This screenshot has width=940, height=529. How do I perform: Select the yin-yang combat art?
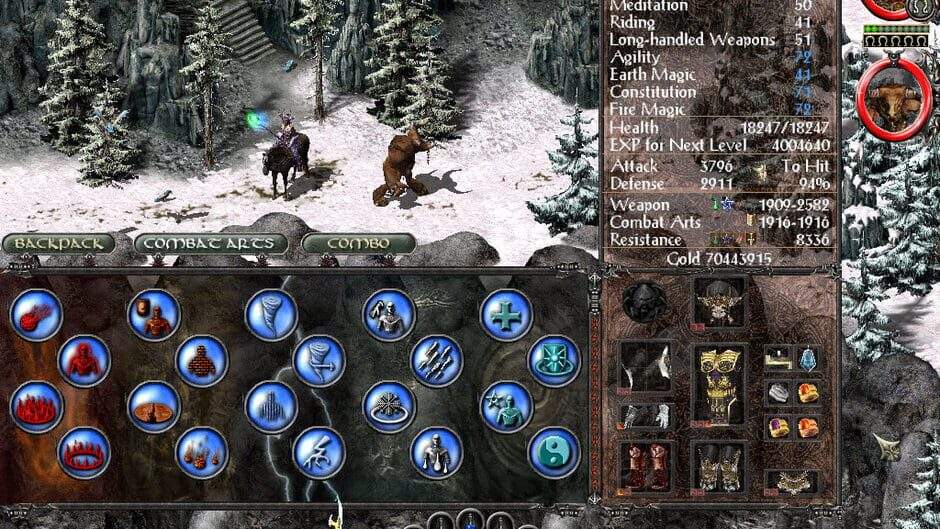click(x=553, y=452)
